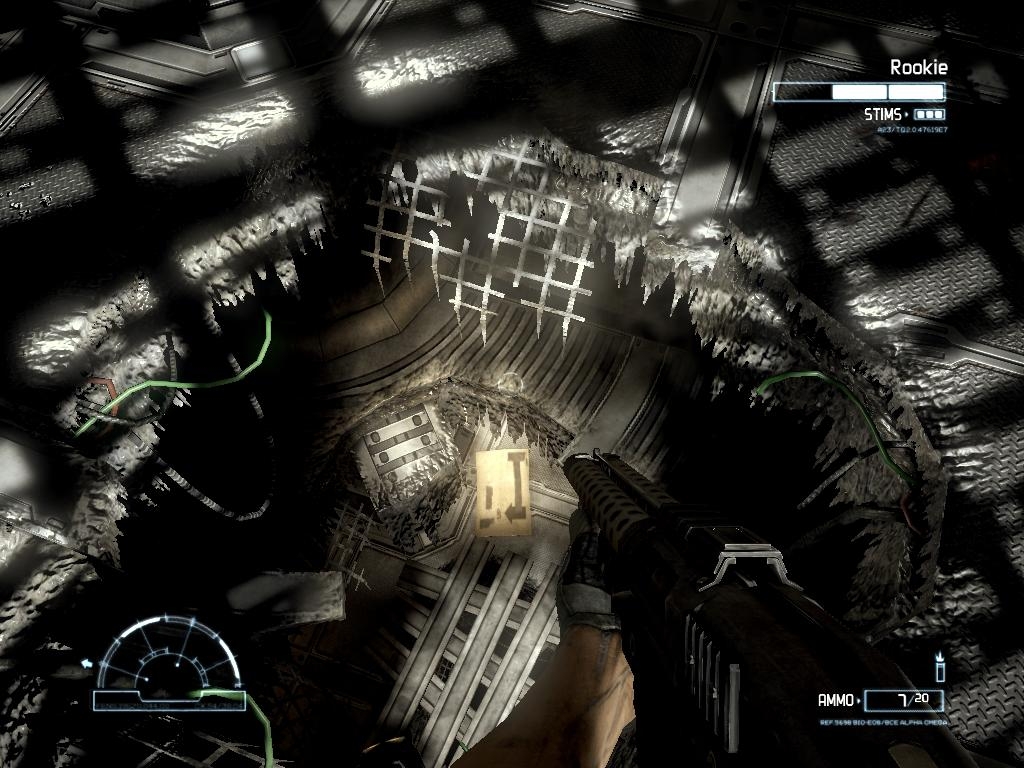The height and width of the screenshot is (768, 1024).
Task: Select the STIMS charge indicator
Action: tap(928, 115)
